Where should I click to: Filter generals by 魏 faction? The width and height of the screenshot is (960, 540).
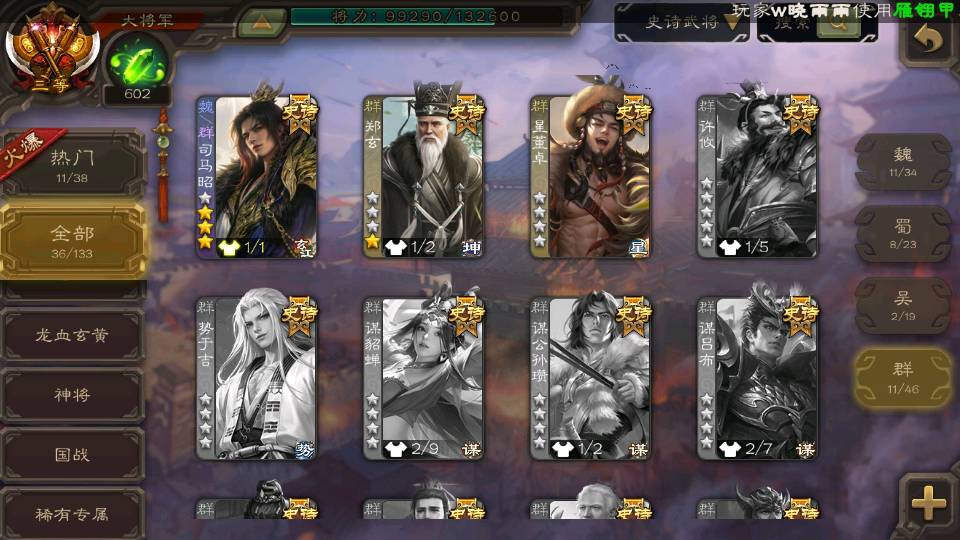coord(903,161)
